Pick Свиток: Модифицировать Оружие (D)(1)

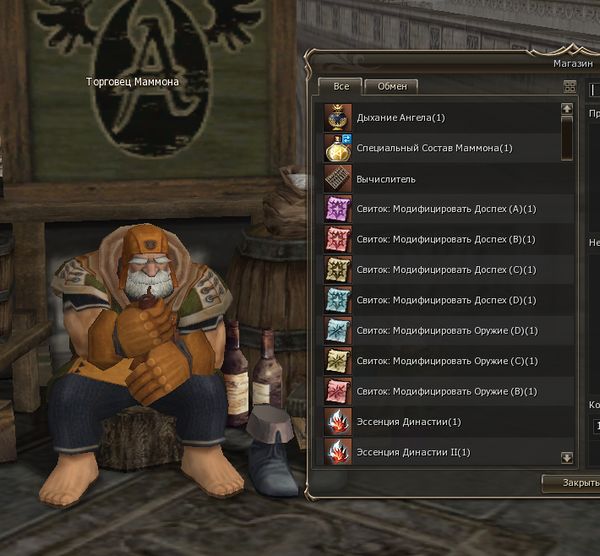click(x=440, y=330)
